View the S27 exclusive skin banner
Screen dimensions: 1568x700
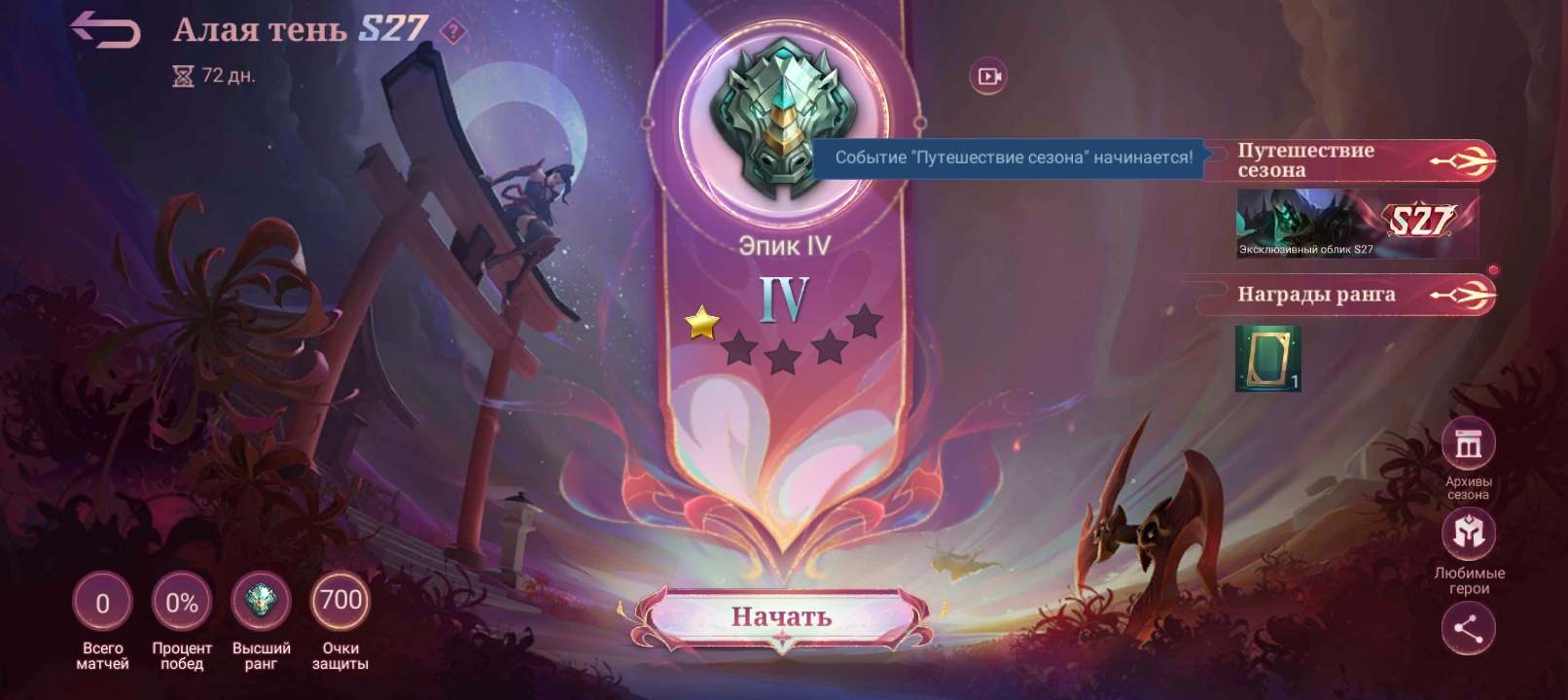[x=1356, y=224]
